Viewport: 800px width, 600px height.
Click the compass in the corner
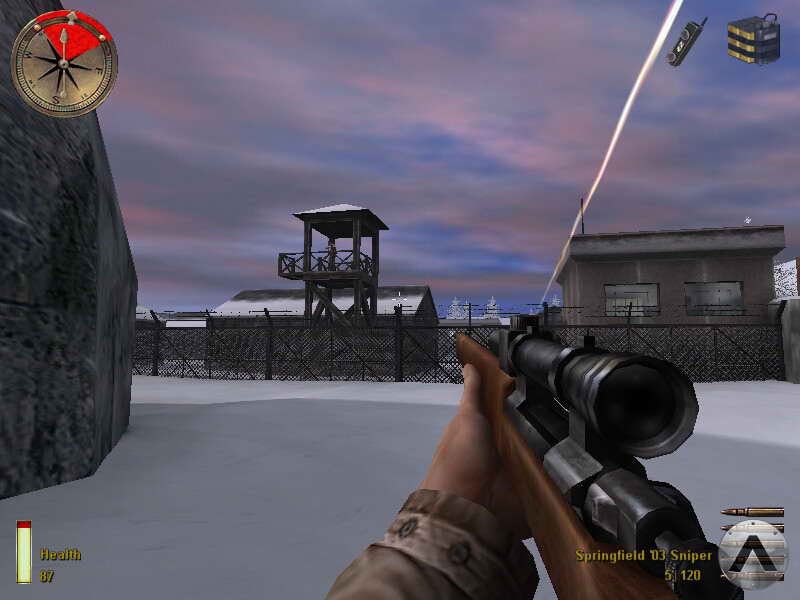point(64,62)
